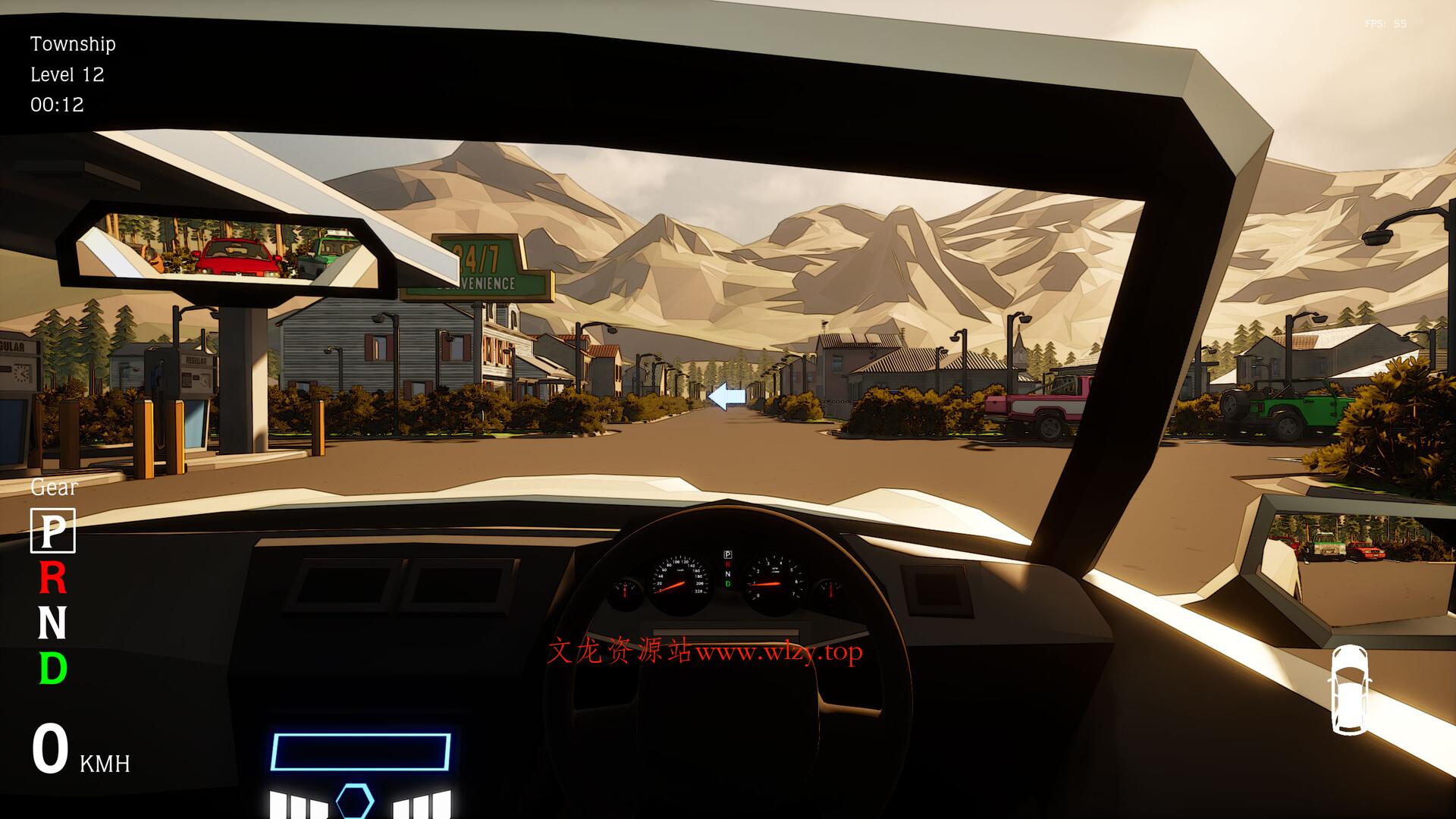Select the P park gear indicator

[x=52, y=531]
